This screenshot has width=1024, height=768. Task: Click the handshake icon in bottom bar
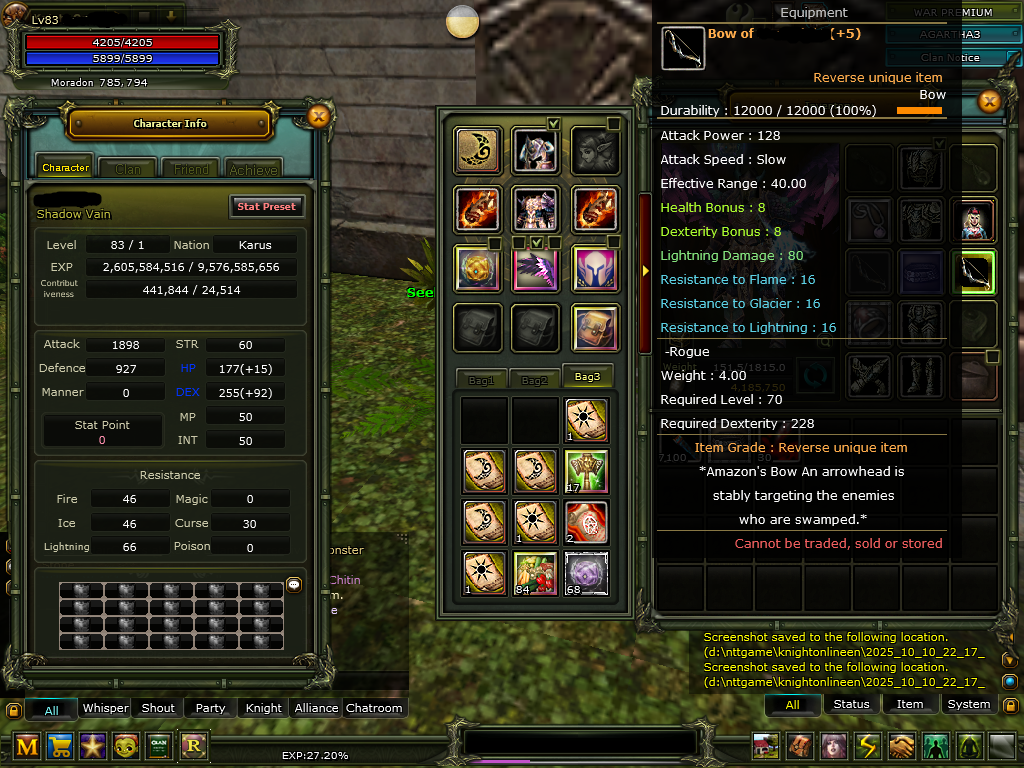tap(903, 746)
